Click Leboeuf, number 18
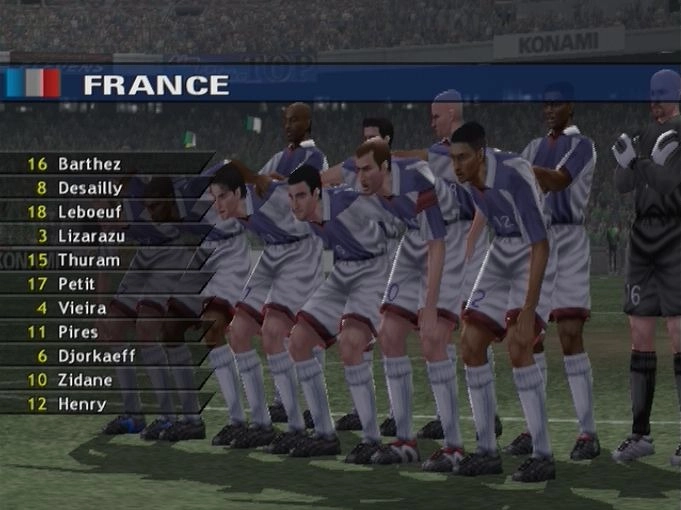This screenshot has height=510, width=681. point(90,212)
